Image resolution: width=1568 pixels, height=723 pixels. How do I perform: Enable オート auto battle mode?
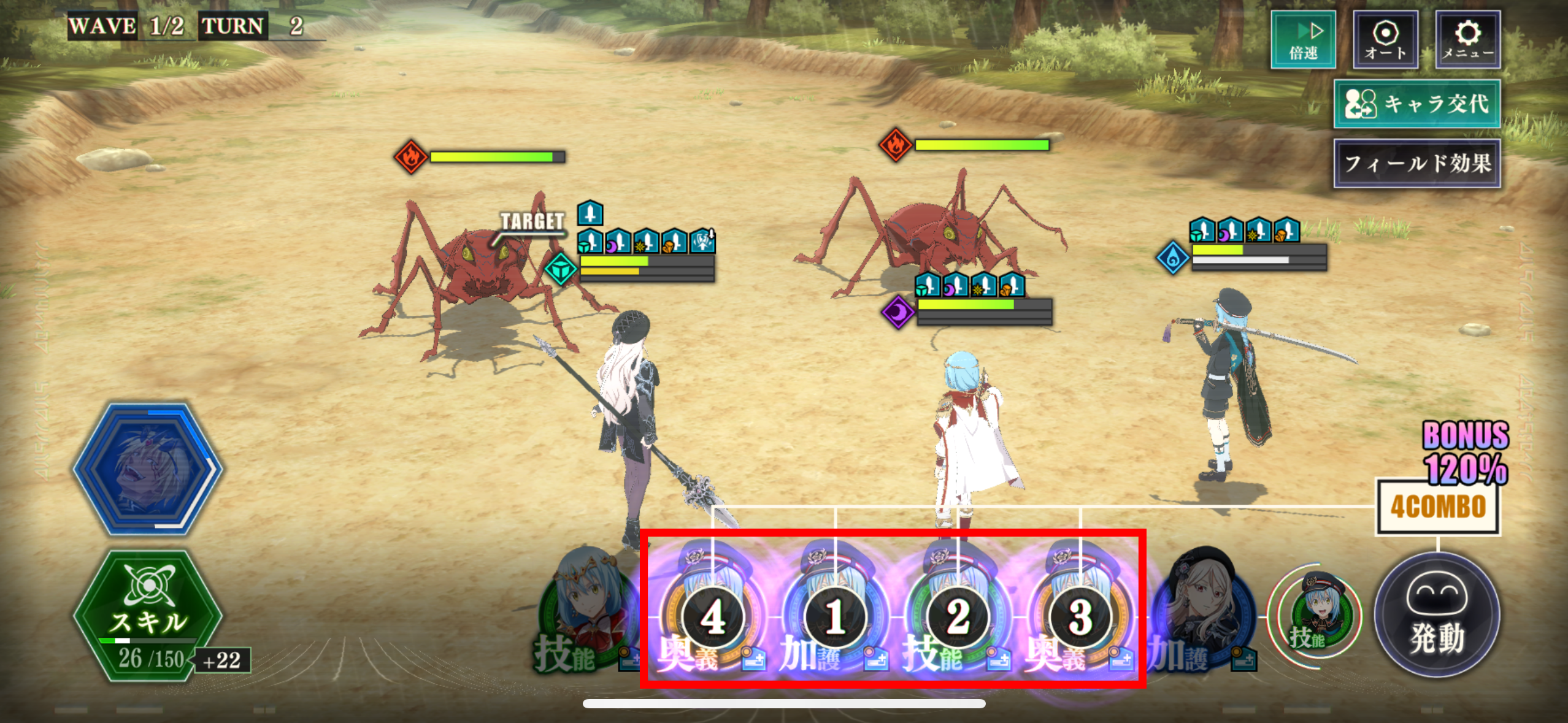1385,40
